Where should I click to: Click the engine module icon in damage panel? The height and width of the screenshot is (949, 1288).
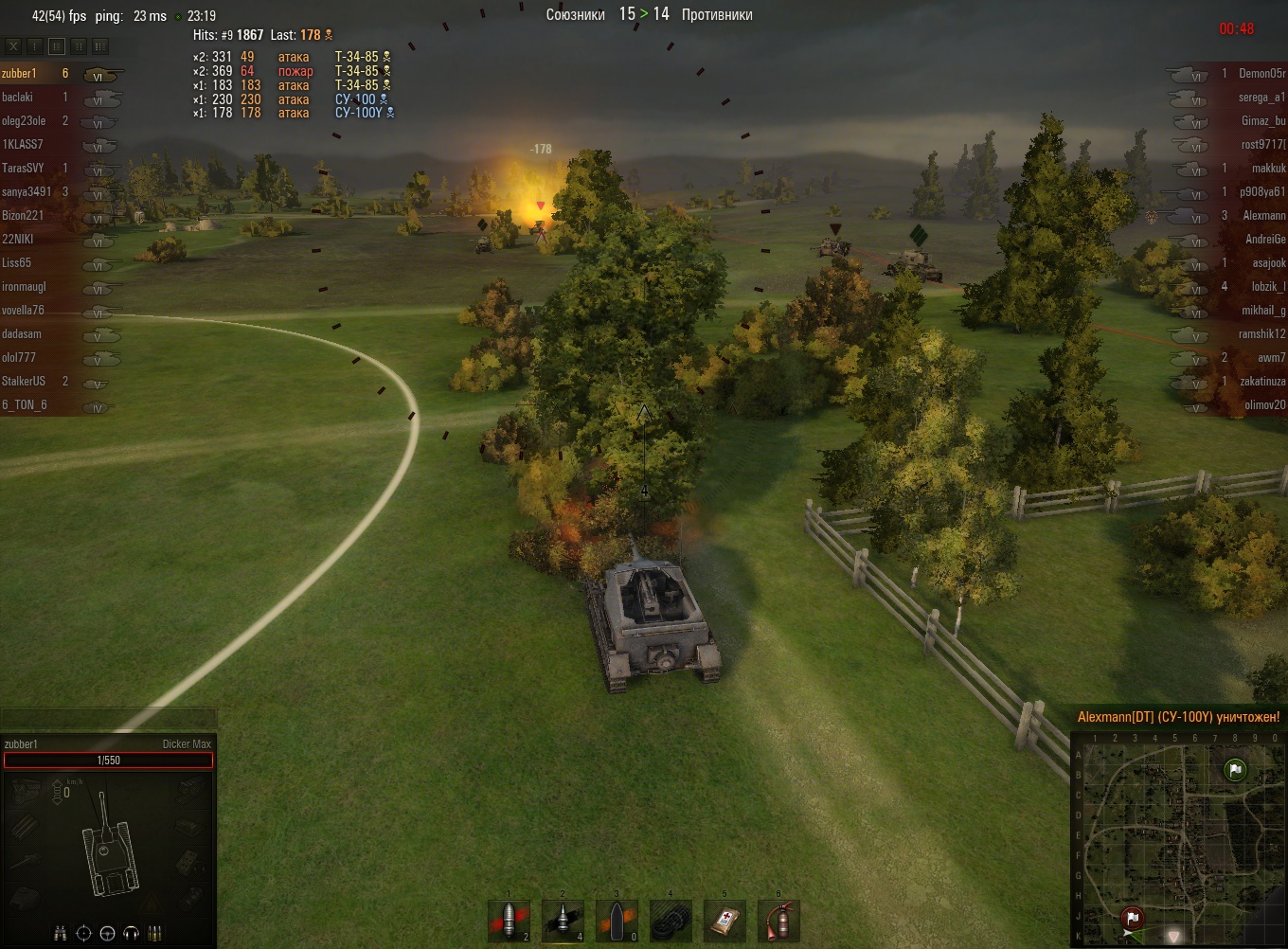[25, 789]
